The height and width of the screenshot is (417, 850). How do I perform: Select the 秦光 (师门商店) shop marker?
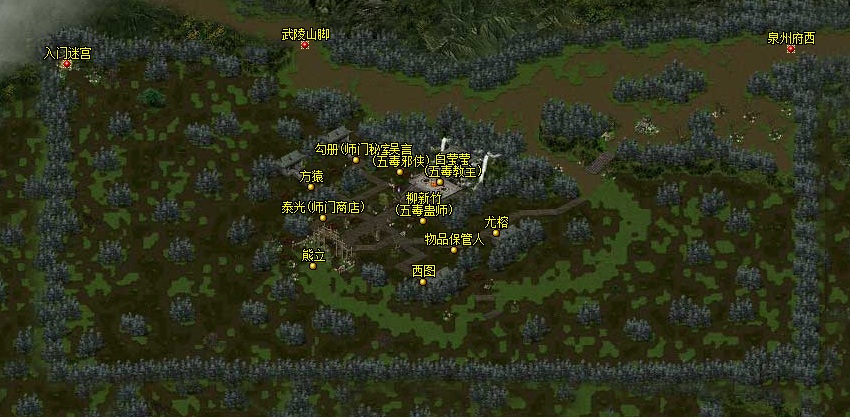pyautogui.click(x=322, y=218)
